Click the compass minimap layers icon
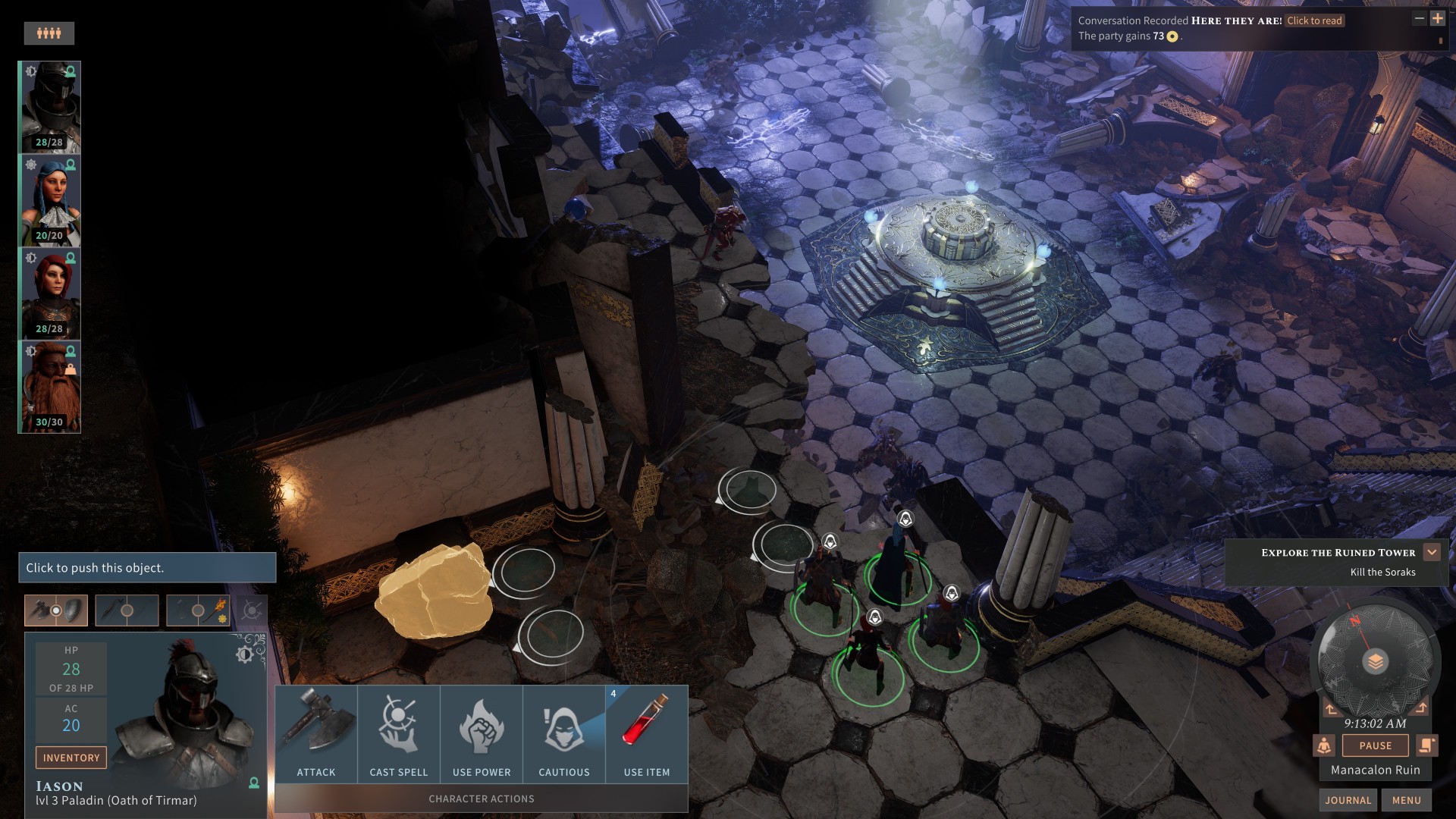 [x=1375, y=662]
